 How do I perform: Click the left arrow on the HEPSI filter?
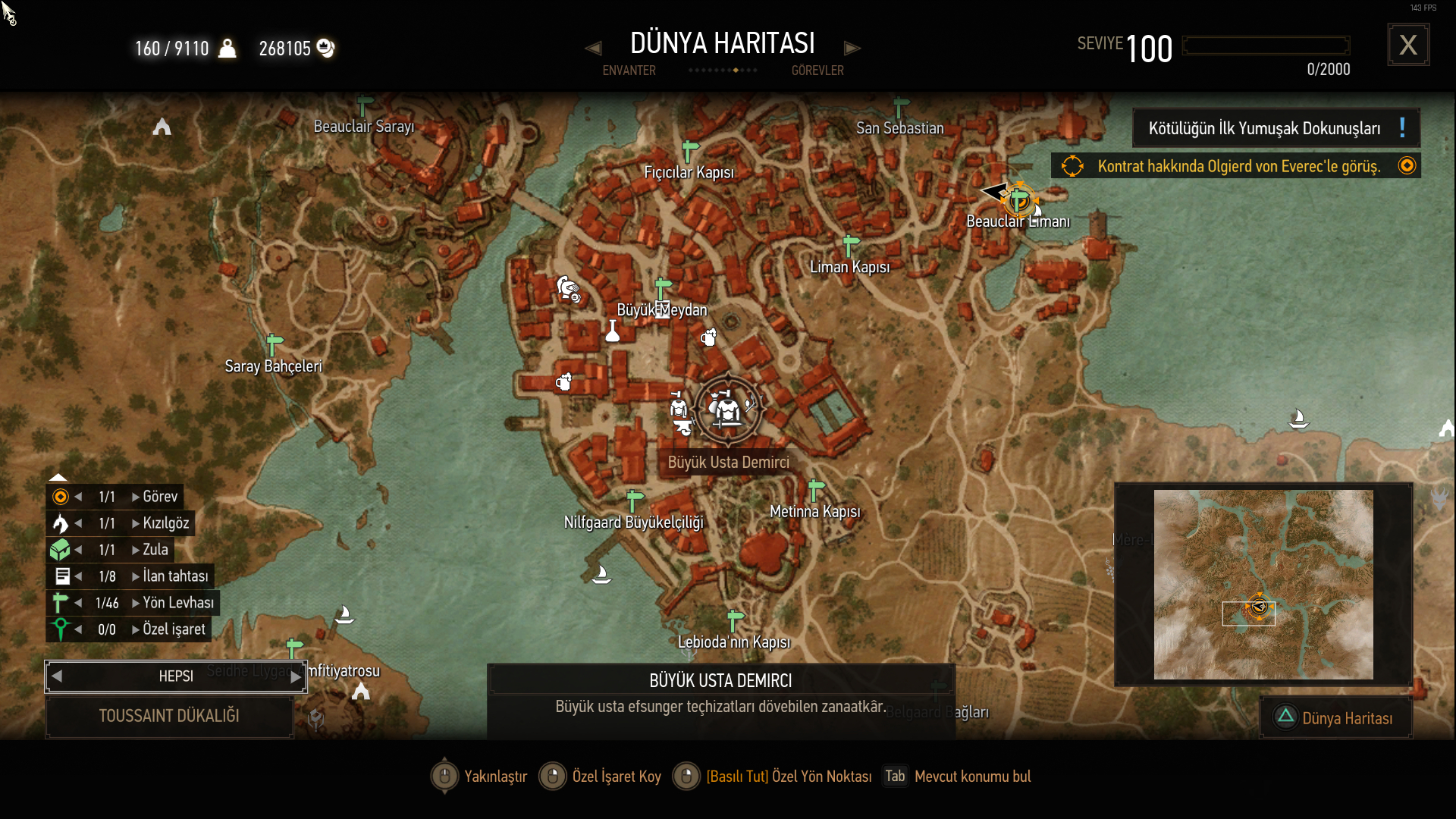click(x=57, y=676)
